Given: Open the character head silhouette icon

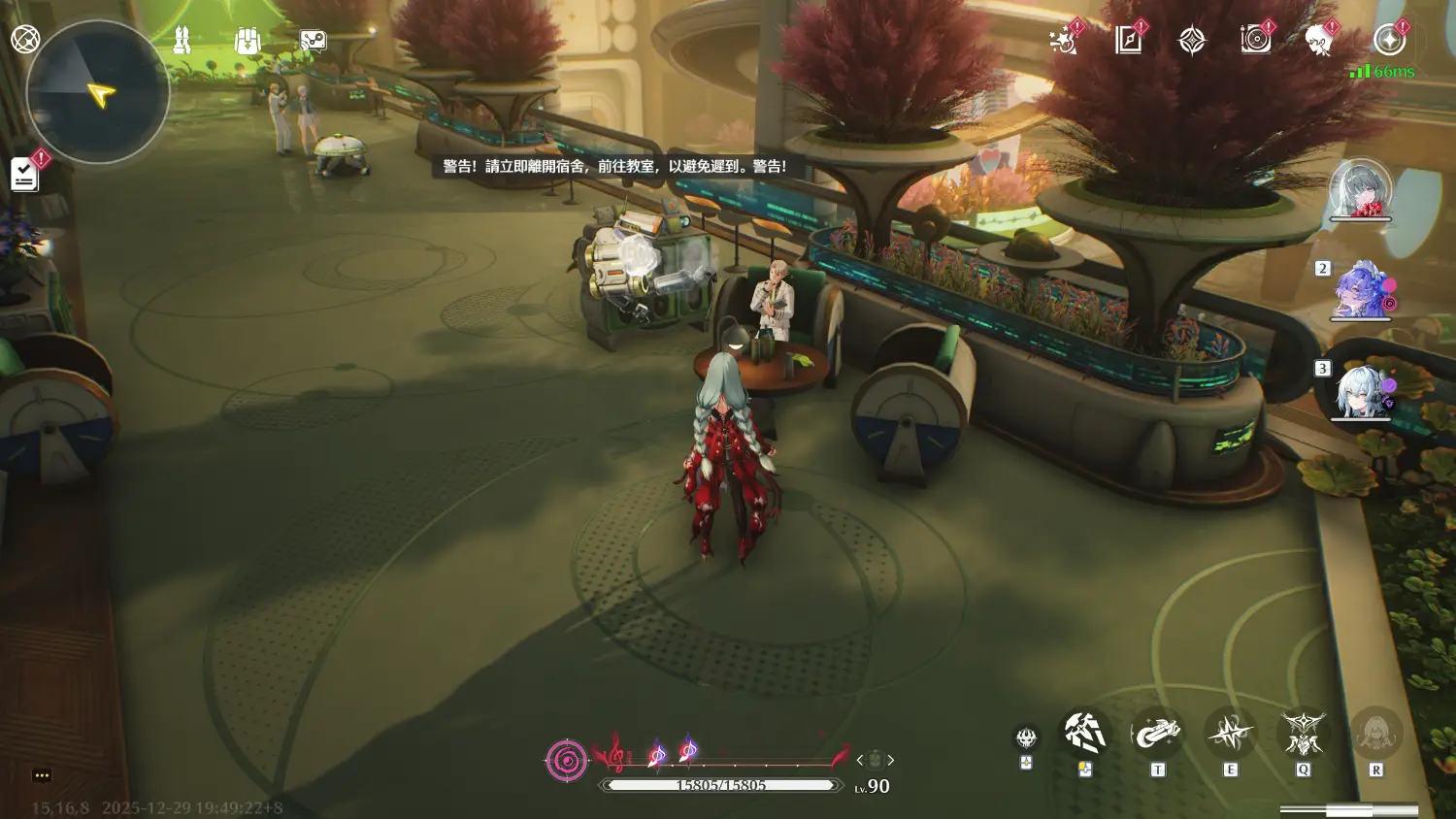Looking at the screenshot, I should point(1318,41).
